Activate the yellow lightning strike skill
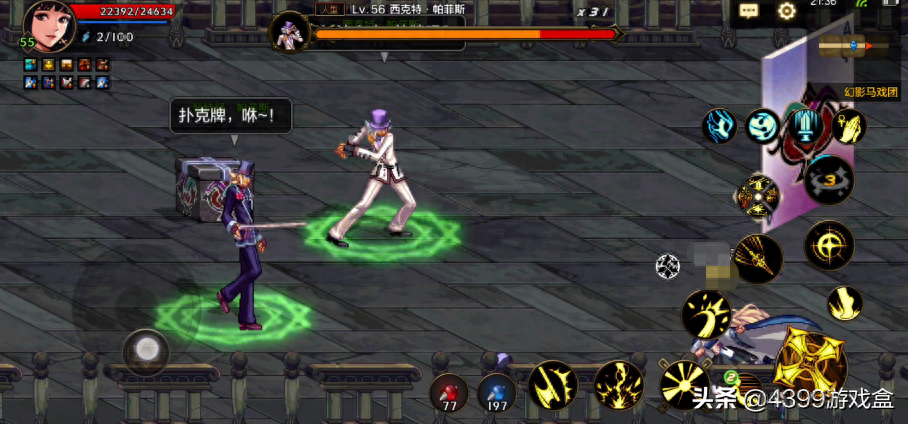The image size is (908, 424). 618,385
